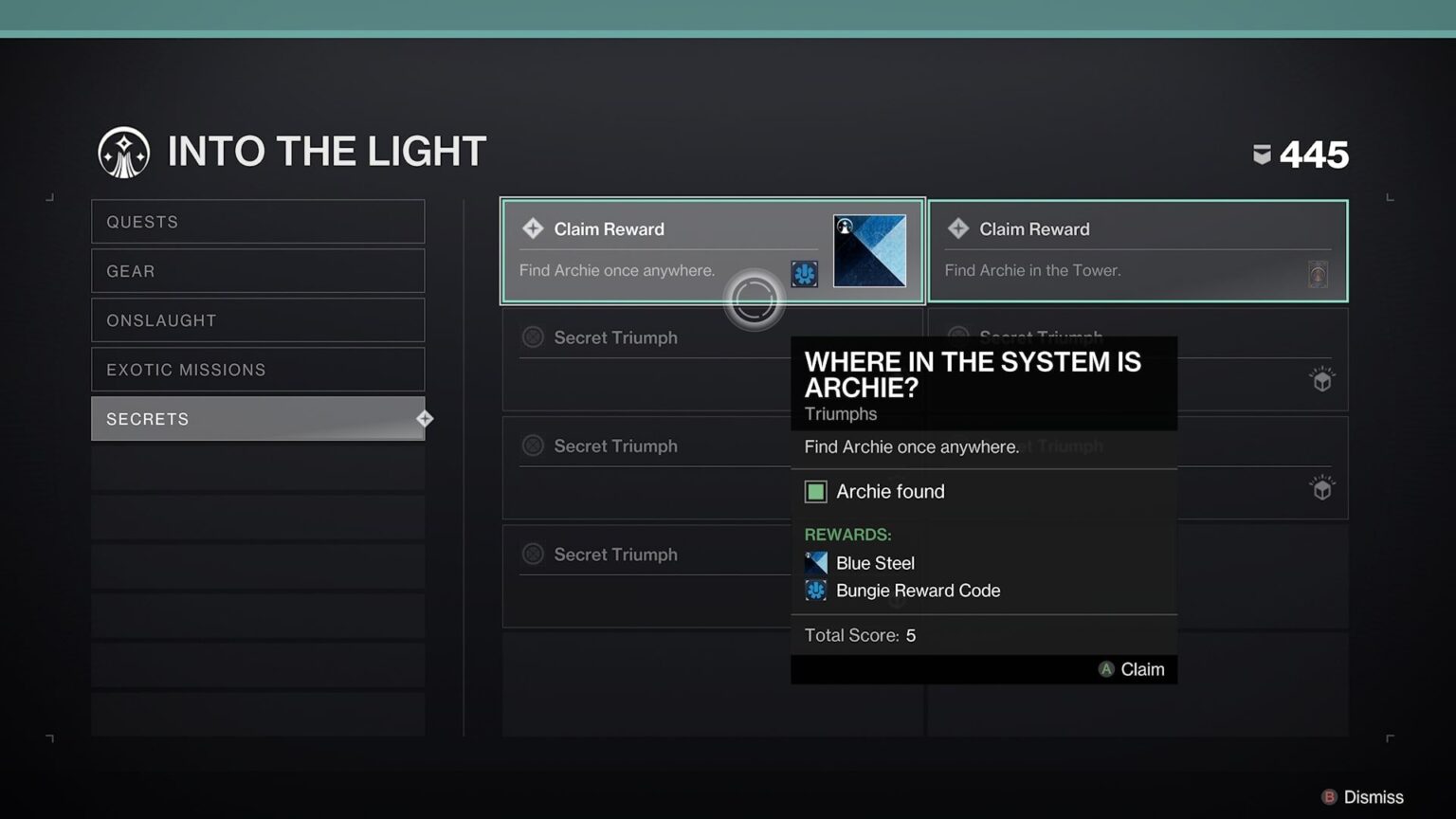This screenshot has height=819, width=1456.
Task: View the EXOTIC MISSIONS tab
Action: pyautogui.click(x=258, y=369)
